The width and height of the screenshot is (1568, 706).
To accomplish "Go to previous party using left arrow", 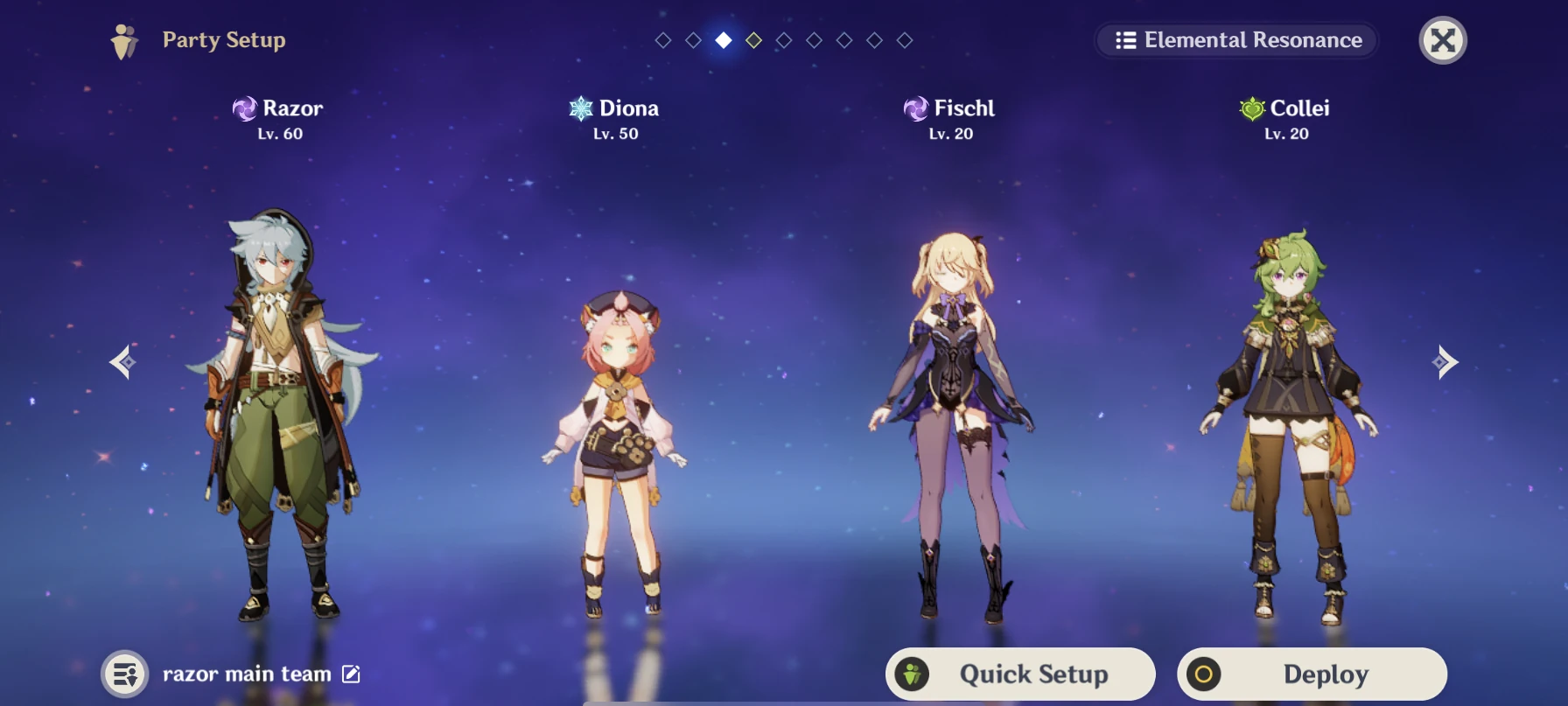I will (x=122, y=361).
